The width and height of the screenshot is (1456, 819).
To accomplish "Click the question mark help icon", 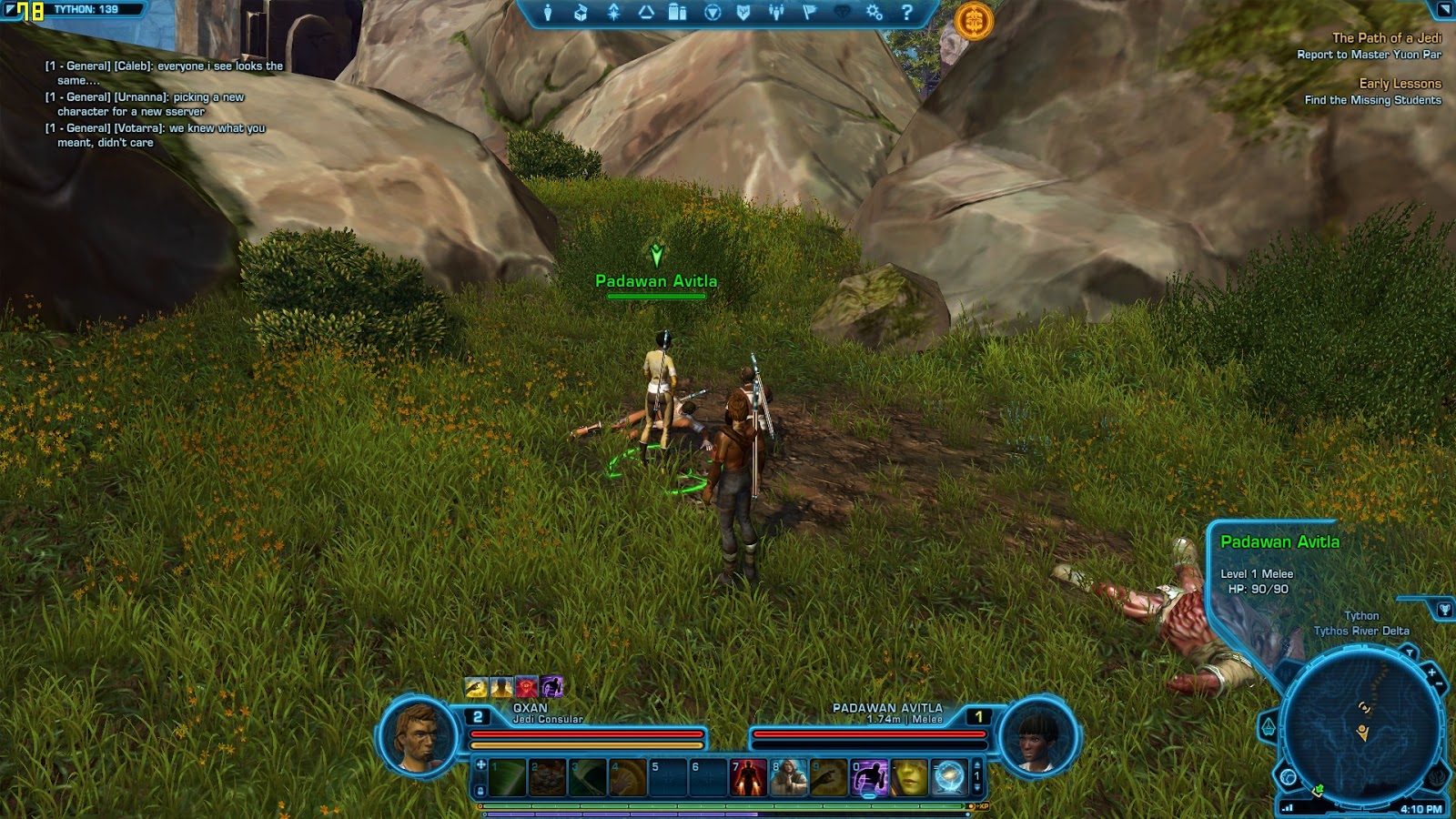I will 906,13.
